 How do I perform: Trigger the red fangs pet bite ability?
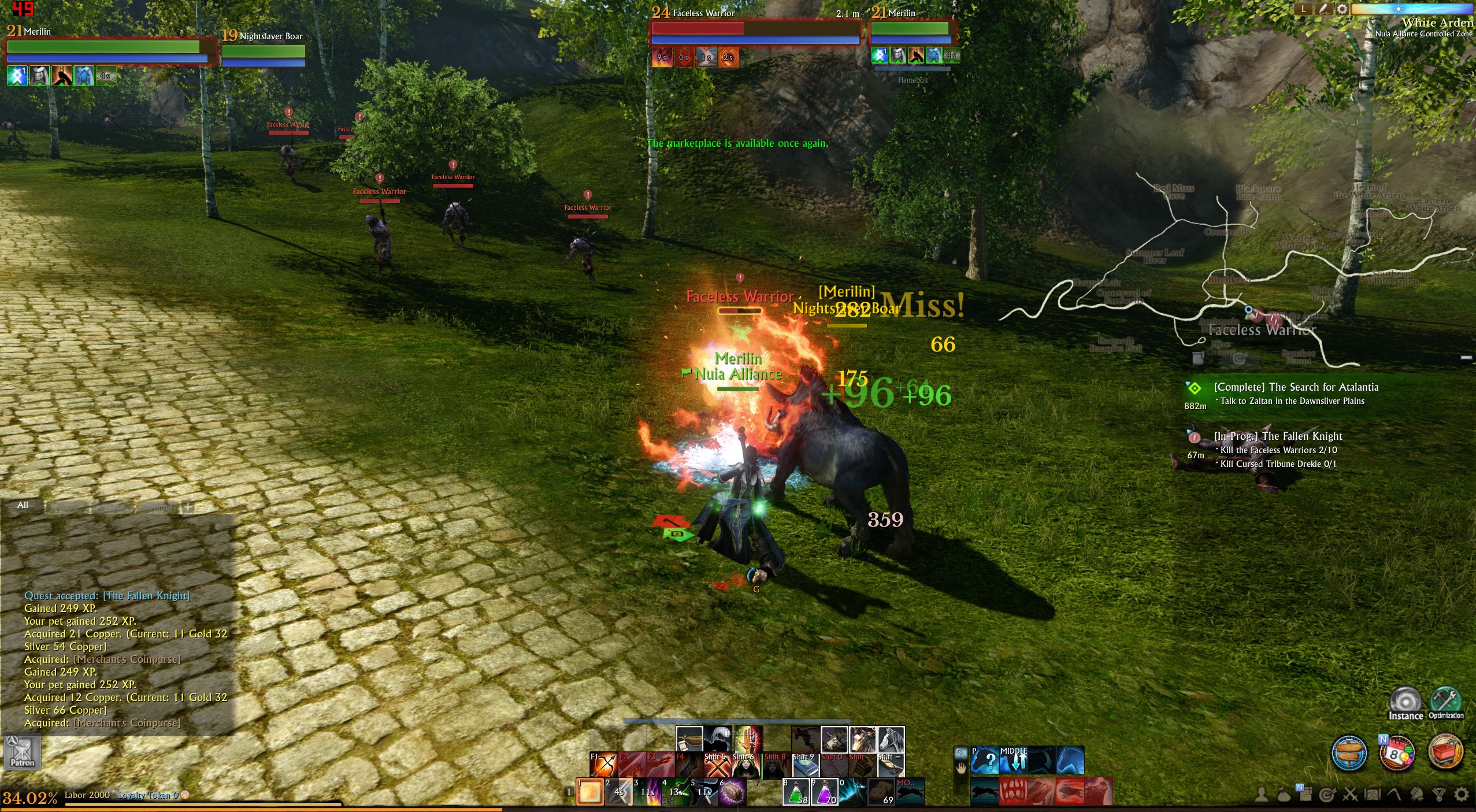click(1013, 791)
